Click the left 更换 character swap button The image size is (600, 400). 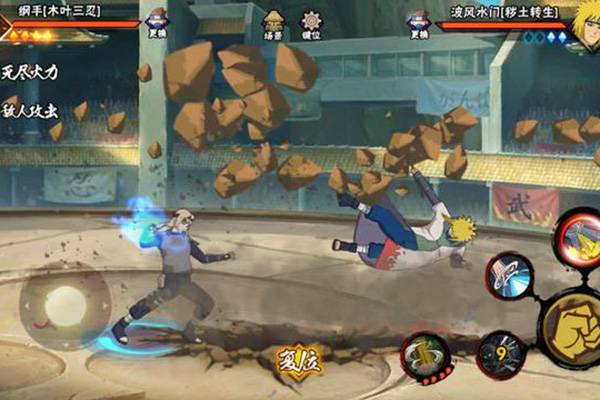(x=156, y=23)
